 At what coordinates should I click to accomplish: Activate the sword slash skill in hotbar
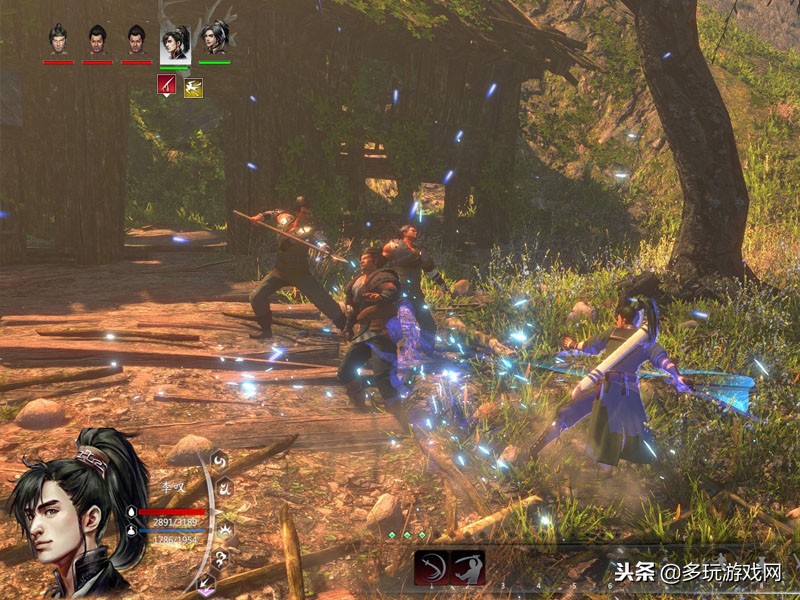pos(431,567)
